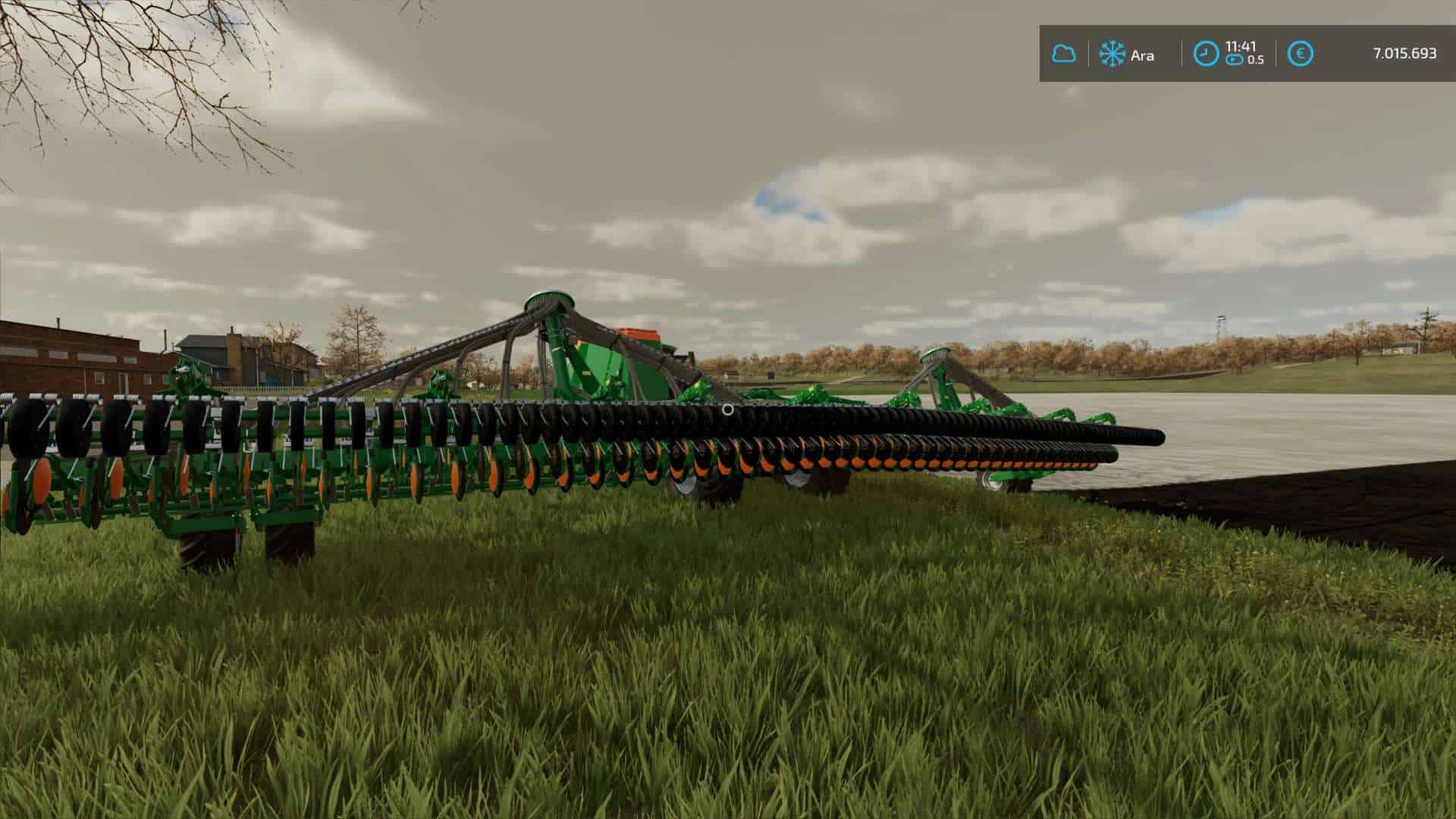The height and width of the screenshot is (819, 1456).
Task: Click the clock icon in the HUD
Action: pos(1205,54)
